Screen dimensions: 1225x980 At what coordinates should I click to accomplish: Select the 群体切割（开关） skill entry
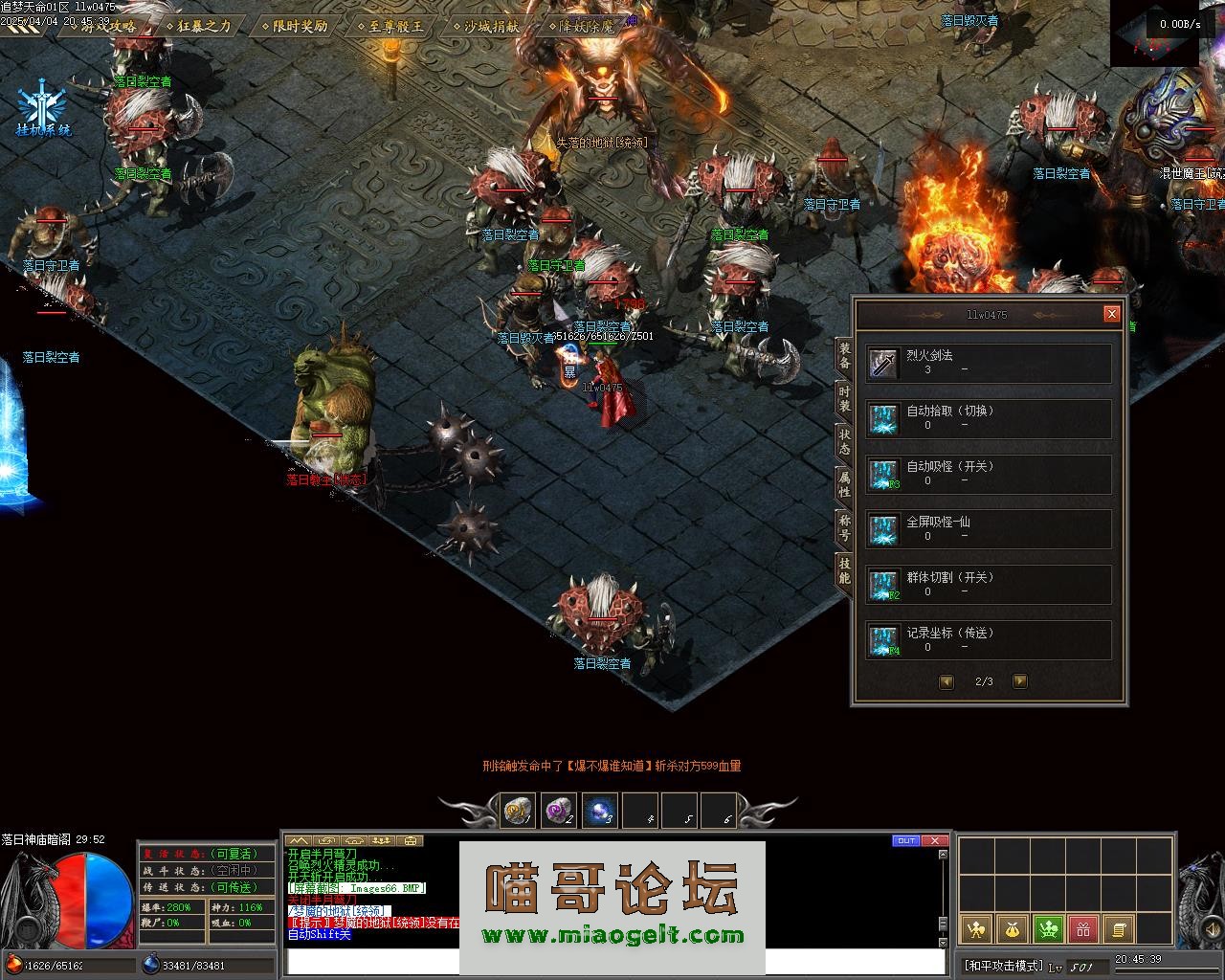[989, 585]
